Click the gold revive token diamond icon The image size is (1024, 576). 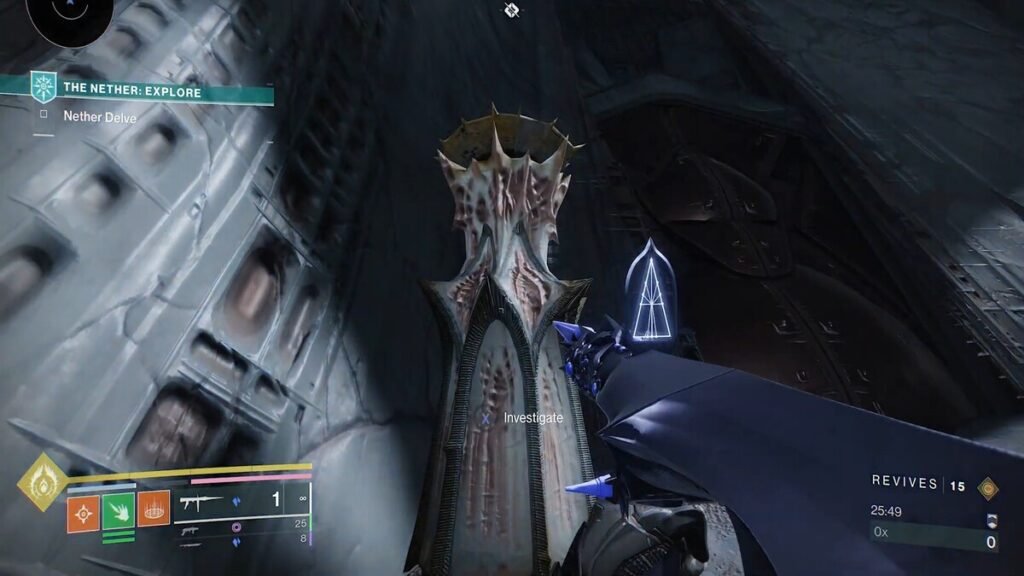(x=989, y=487)
